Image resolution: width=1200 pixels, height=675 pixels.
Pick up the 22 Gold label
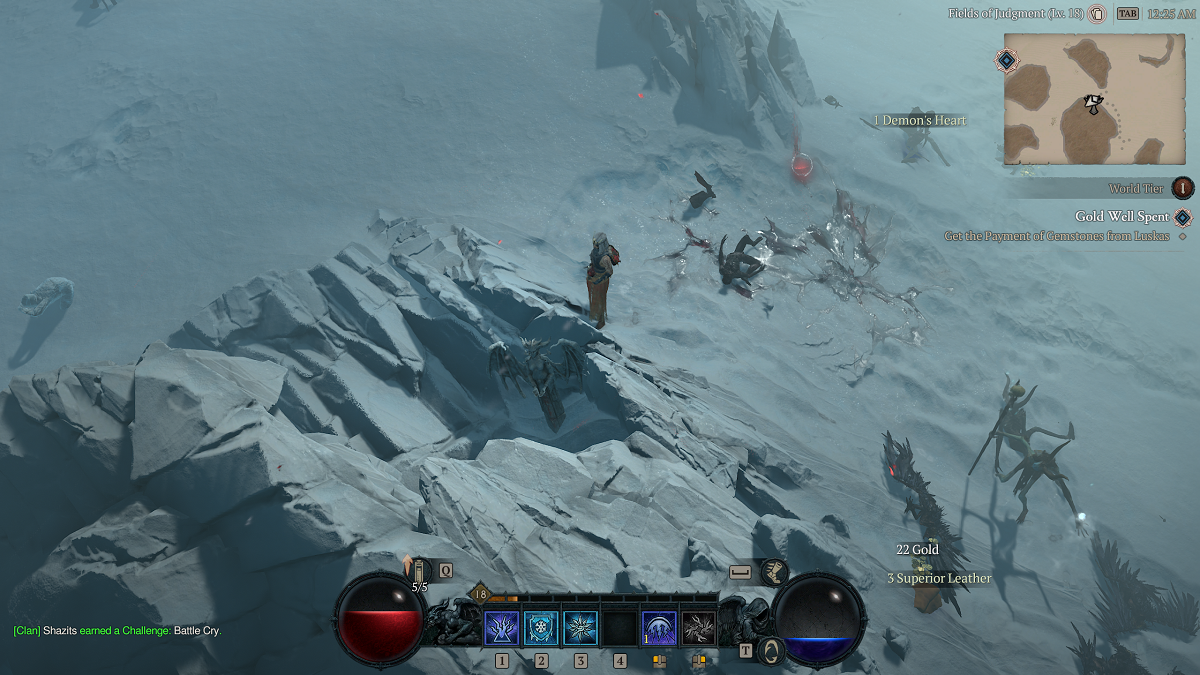[917, 550]
